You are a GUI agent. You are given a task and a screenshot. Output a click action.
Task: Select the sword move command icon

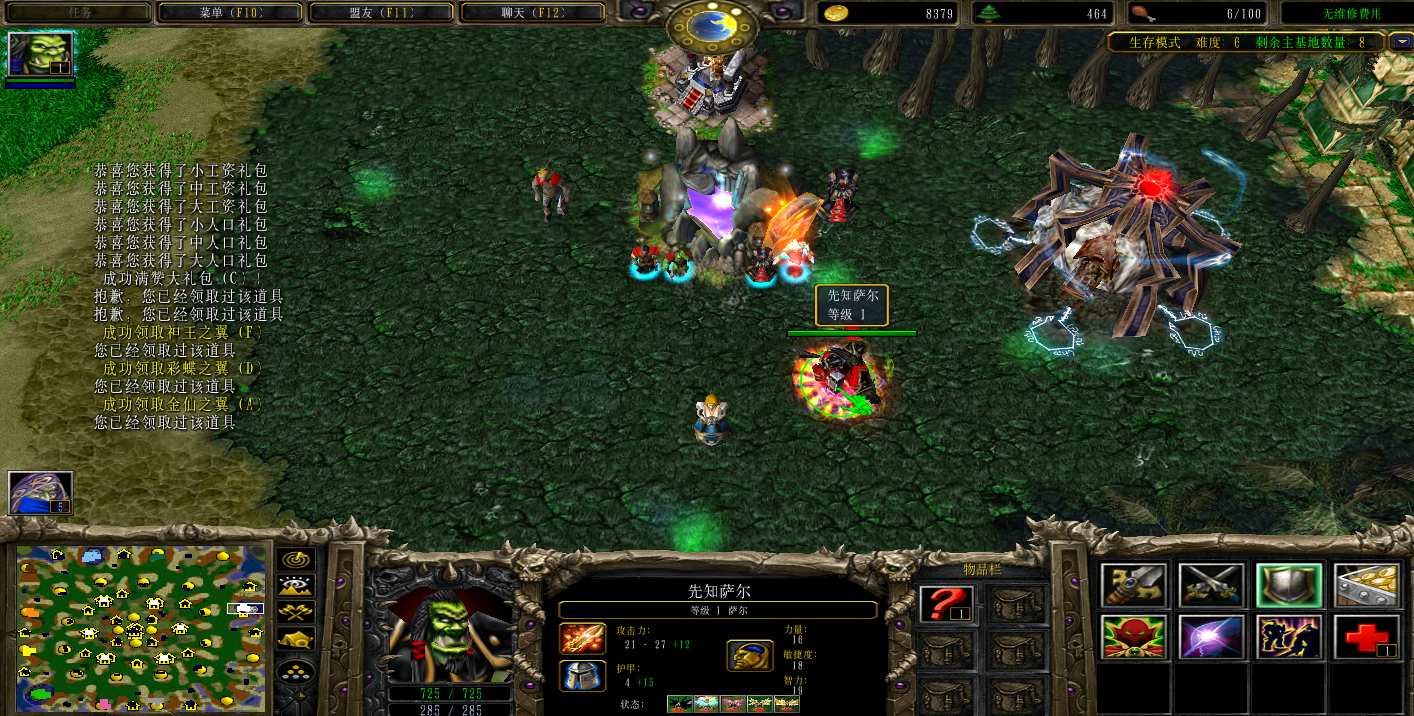click(1134, 586)
